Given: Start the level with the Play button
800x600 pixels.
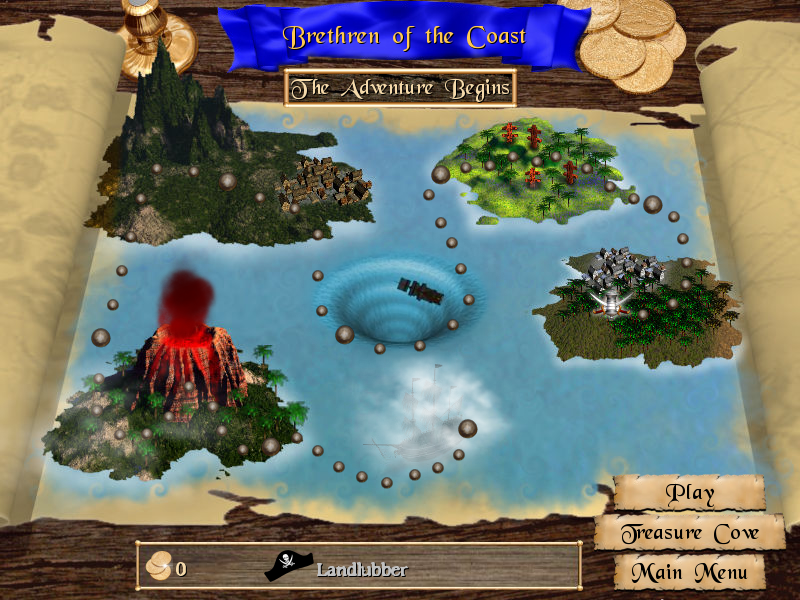Looking at the screenshot, I should (x=690, y=492).
